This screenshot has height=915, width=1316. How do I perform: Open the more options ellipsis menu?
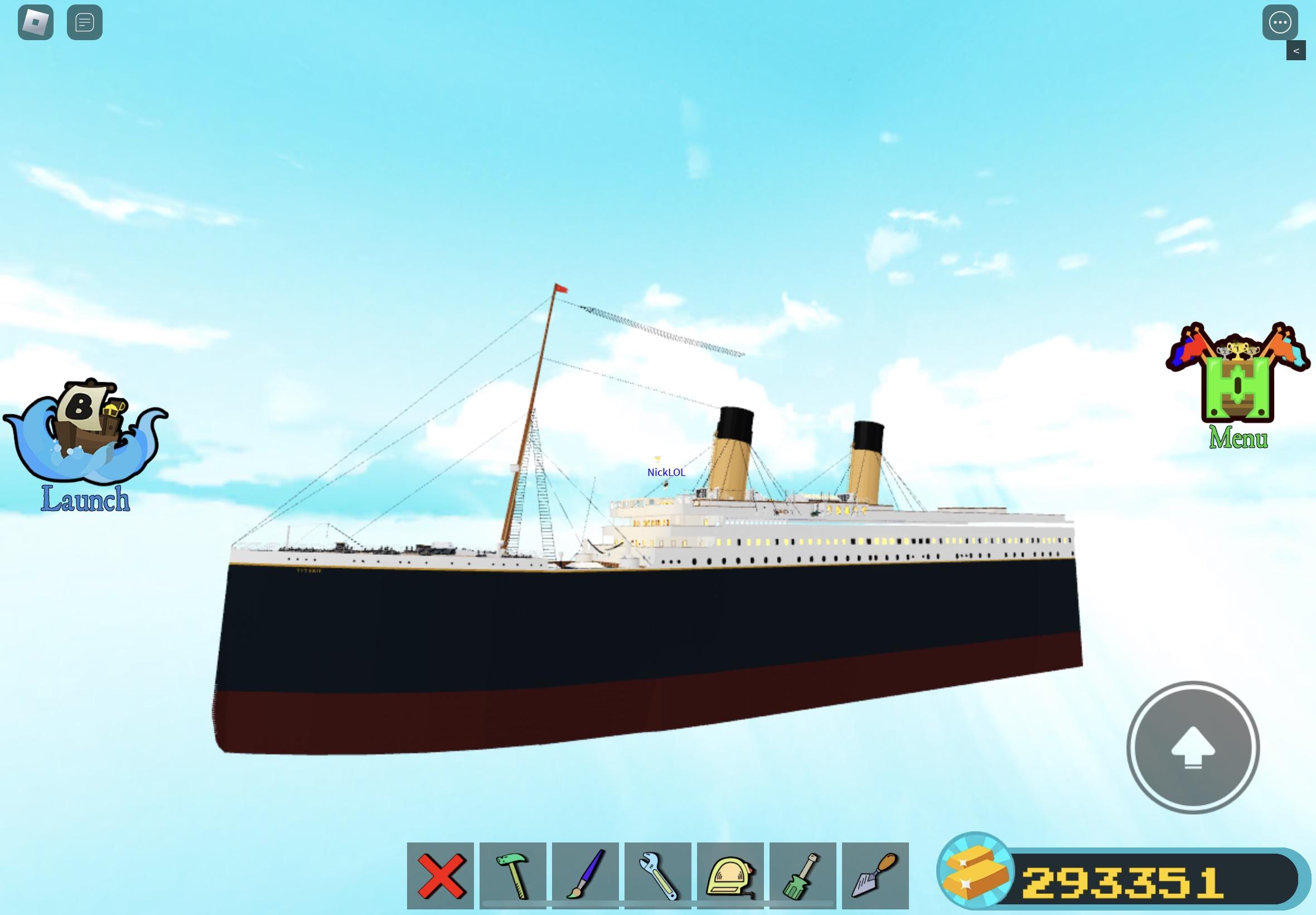tap(1280, 23)
